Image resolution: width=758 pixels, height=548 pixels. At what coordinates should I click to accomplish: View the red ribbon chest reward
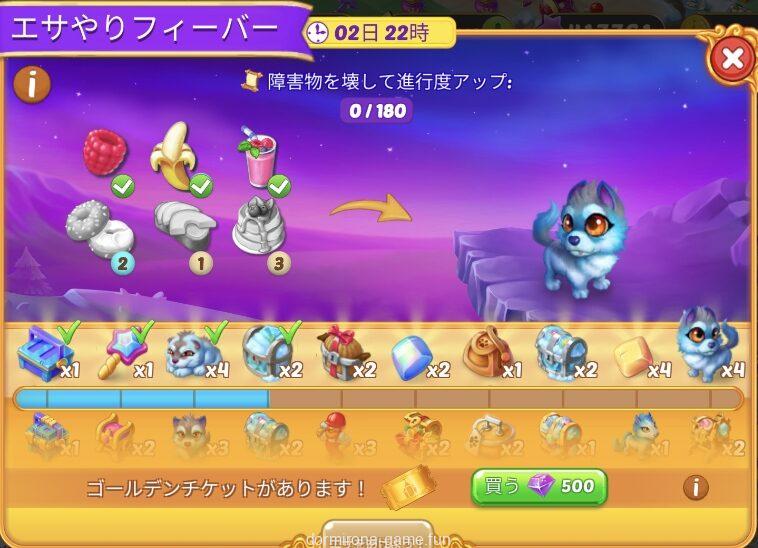click(x=342, y=352)
